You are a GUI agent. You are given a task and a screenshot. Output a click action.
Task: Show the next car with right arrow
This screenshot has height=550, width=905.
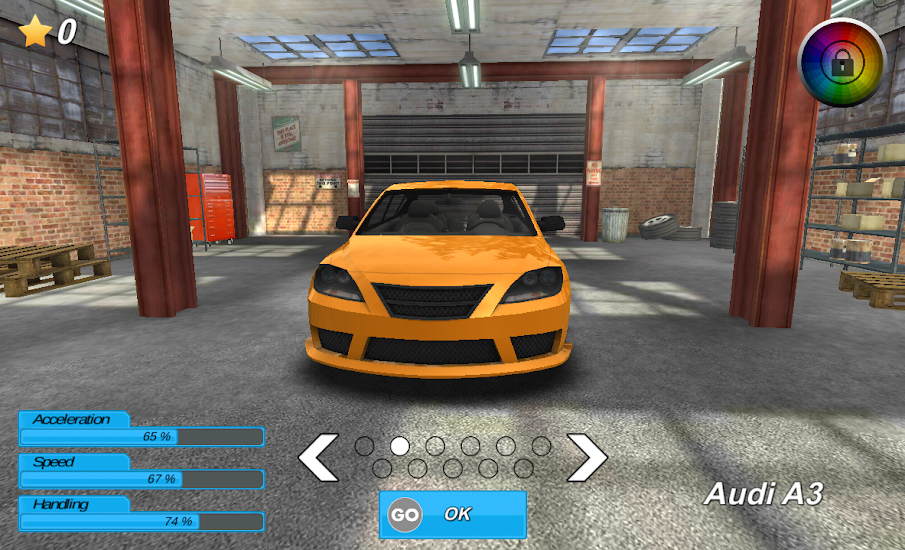click(x=587, y=457)
